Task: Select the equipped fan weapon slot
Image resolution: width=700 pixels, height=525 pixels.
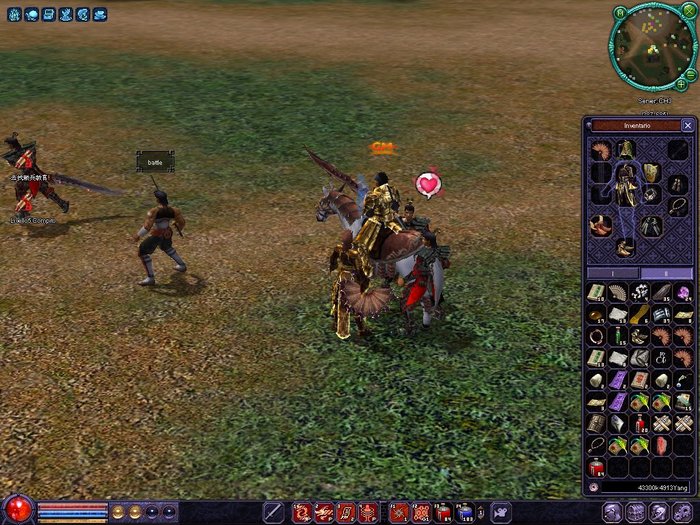Action: (x=599, y=150)
